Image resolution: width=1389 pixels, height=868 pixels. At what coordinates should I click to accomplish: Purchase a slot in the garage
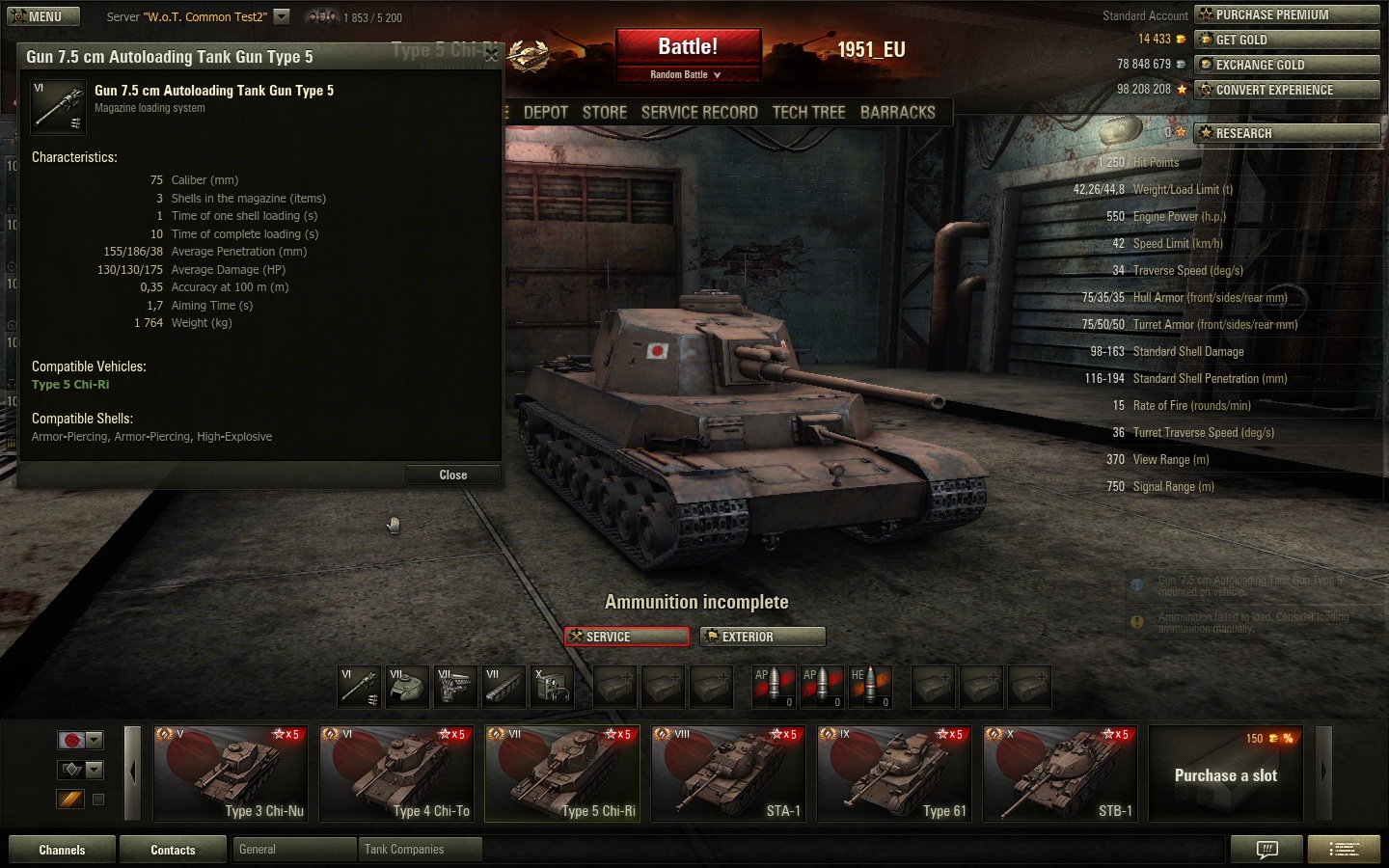click(x=1225, y=774)
